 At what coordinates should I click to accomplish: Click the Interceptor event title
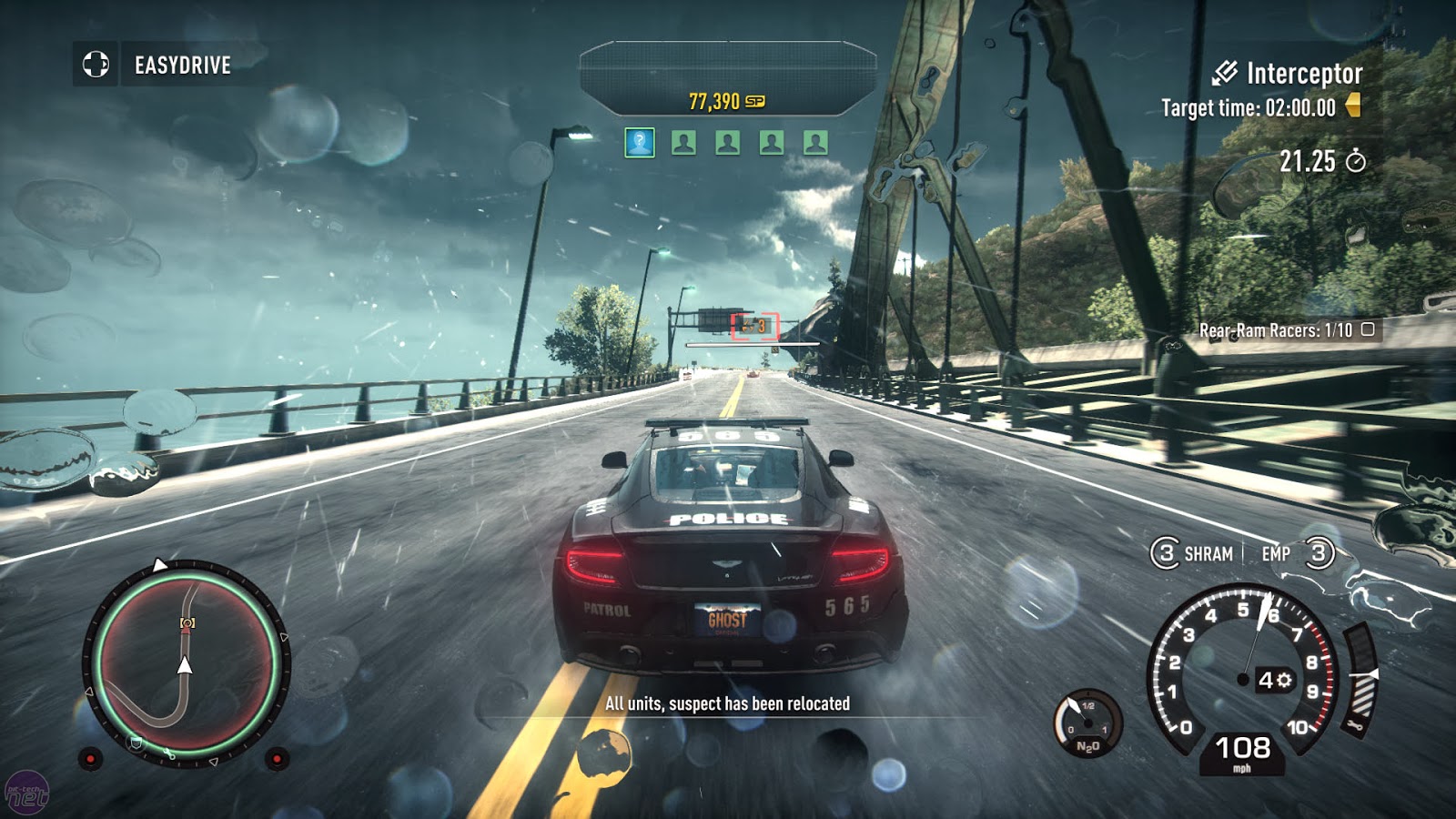[x=1303, y=73]
